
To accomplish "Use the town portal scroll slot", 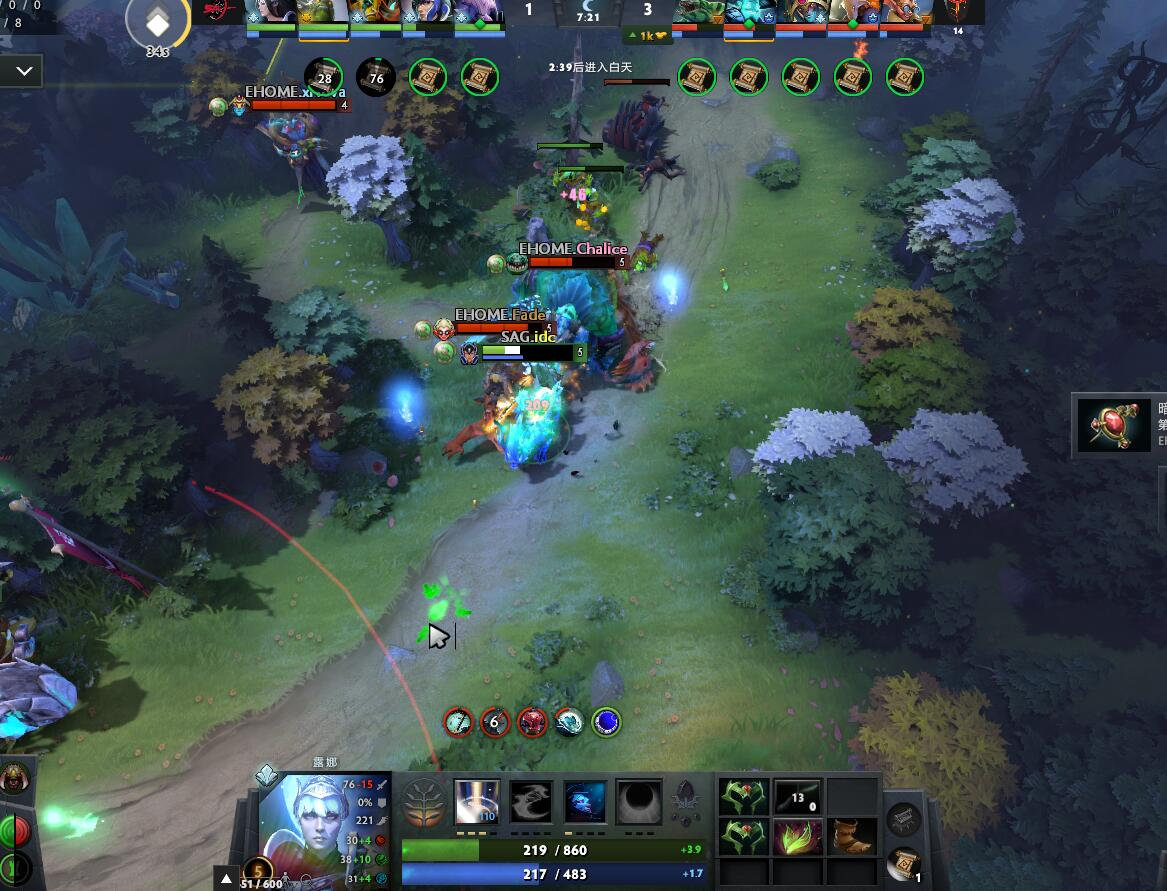I will click(904, 862).
